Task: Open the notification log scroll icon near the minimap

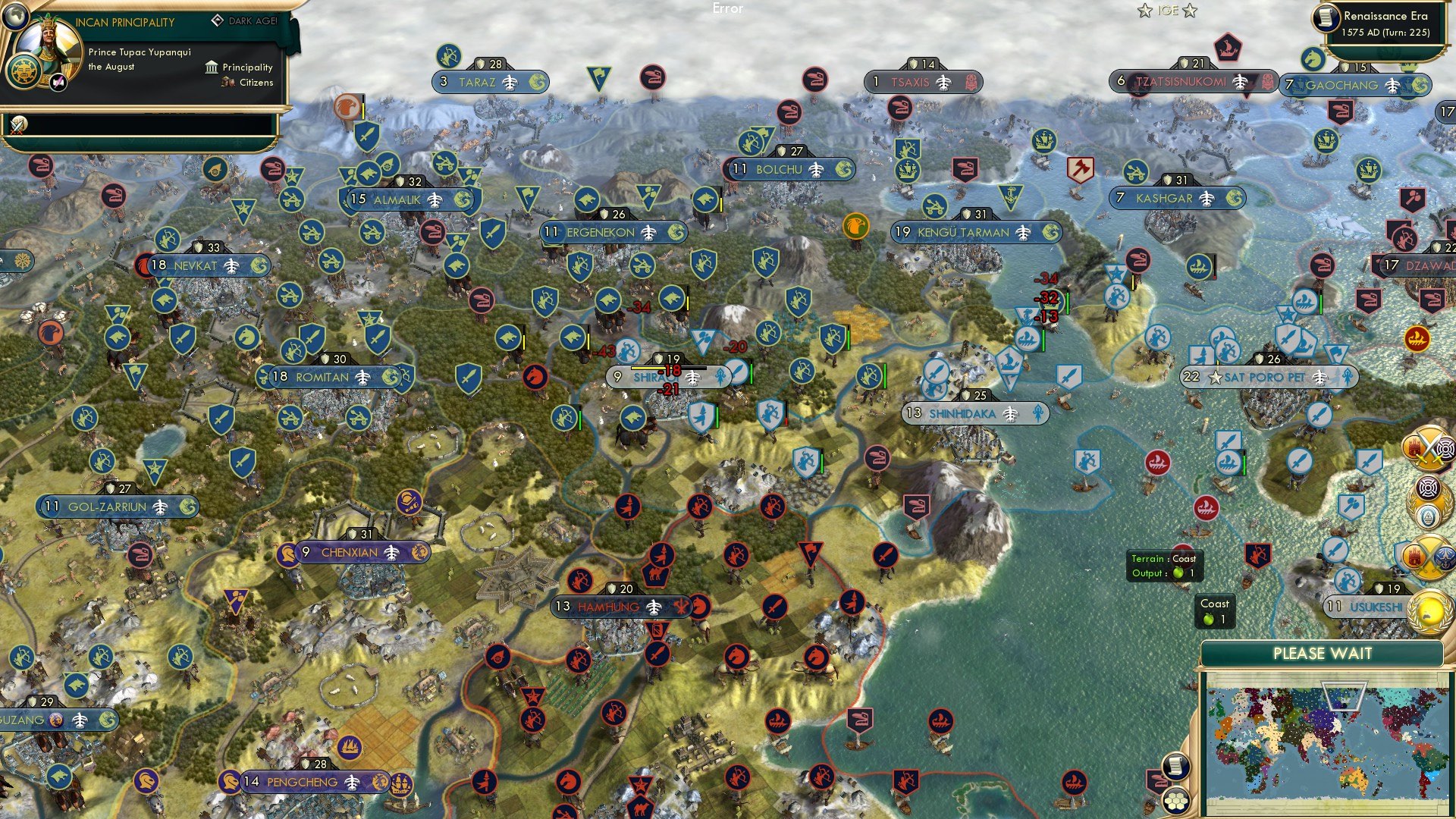Action: [1176, 766]
